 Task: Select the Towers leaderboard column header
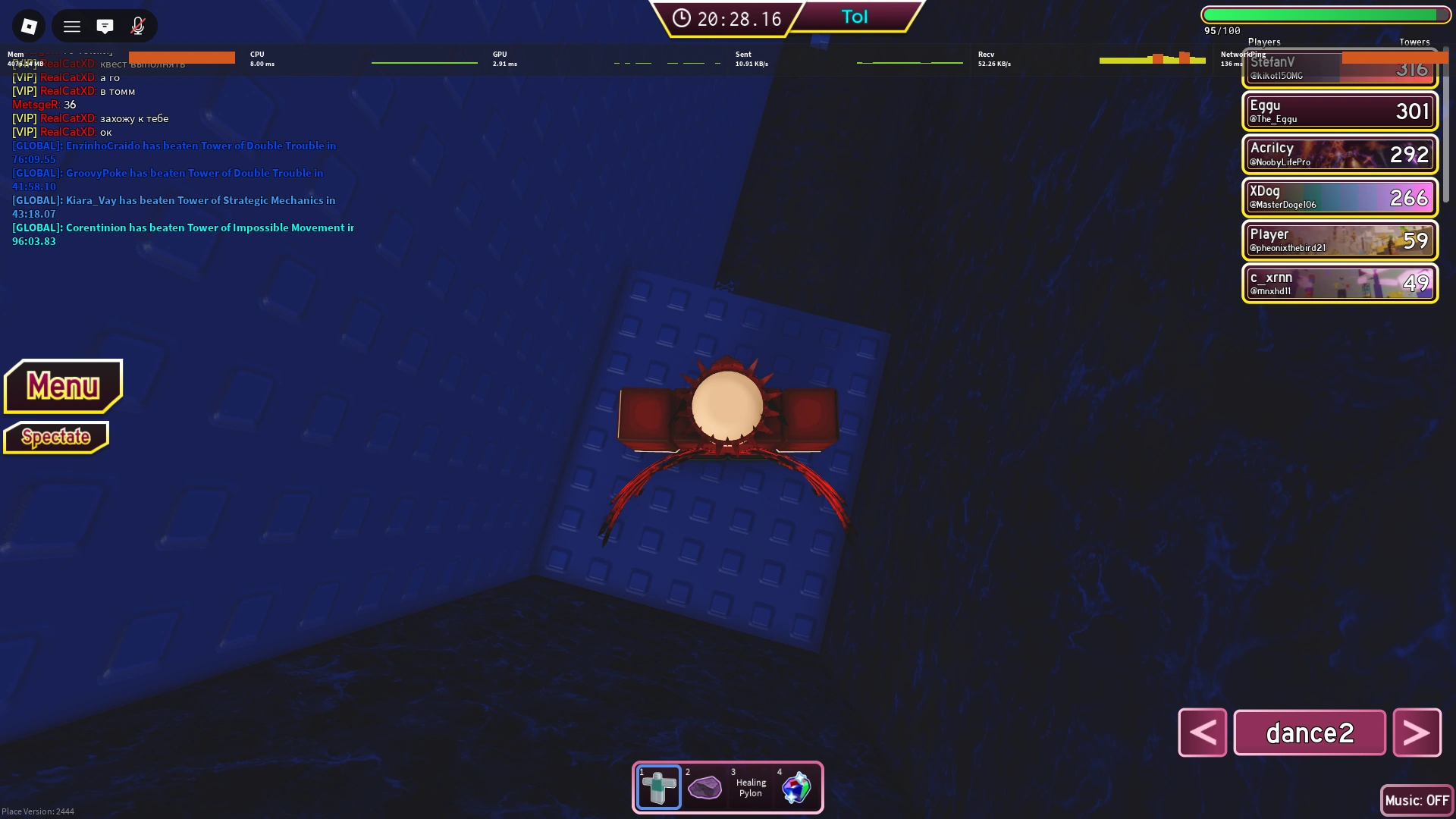click(x=1415, y=42)
